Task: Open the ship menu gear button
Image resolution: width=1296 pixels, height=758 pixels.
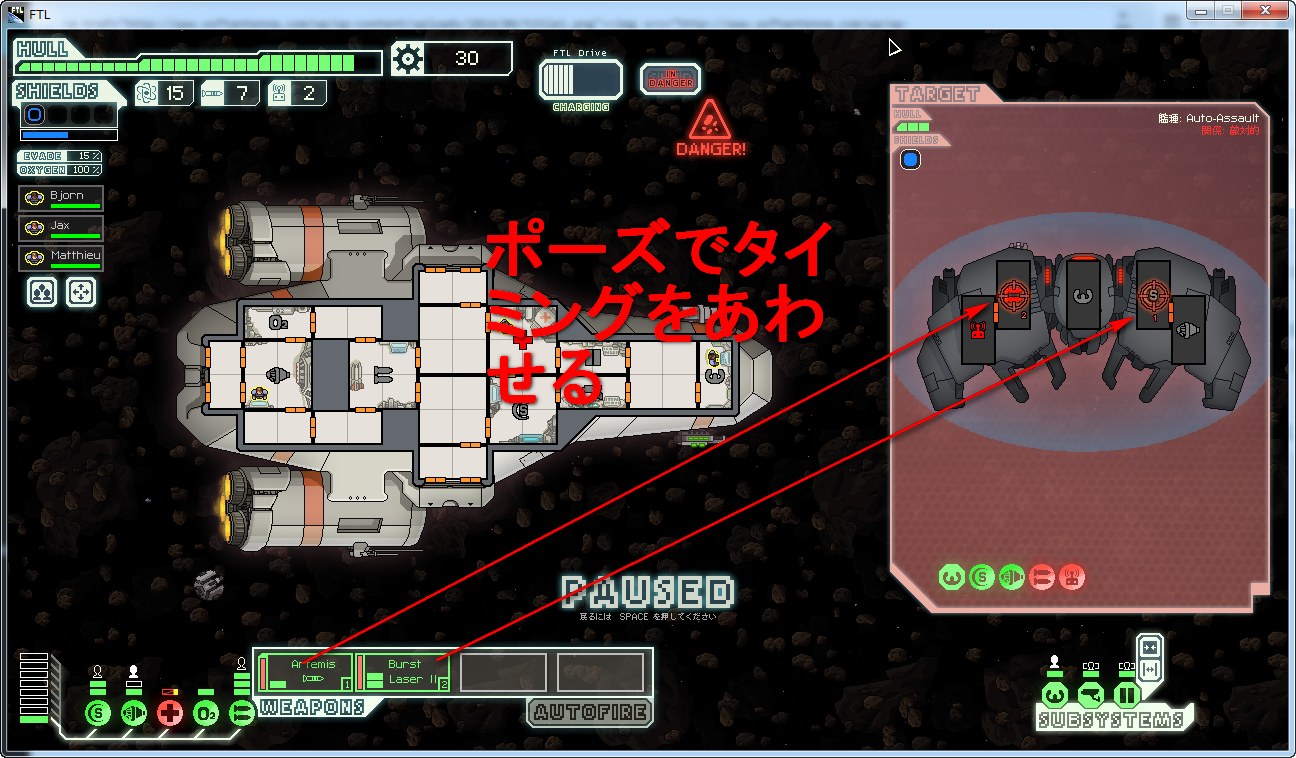Action: click(x=408, y=59)
